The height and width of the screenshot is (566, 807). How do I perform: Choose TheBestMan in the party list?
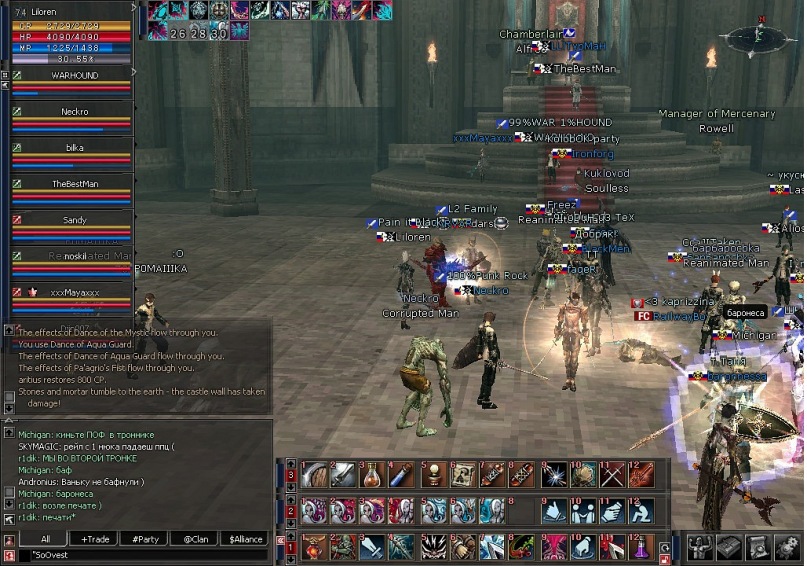74,184
